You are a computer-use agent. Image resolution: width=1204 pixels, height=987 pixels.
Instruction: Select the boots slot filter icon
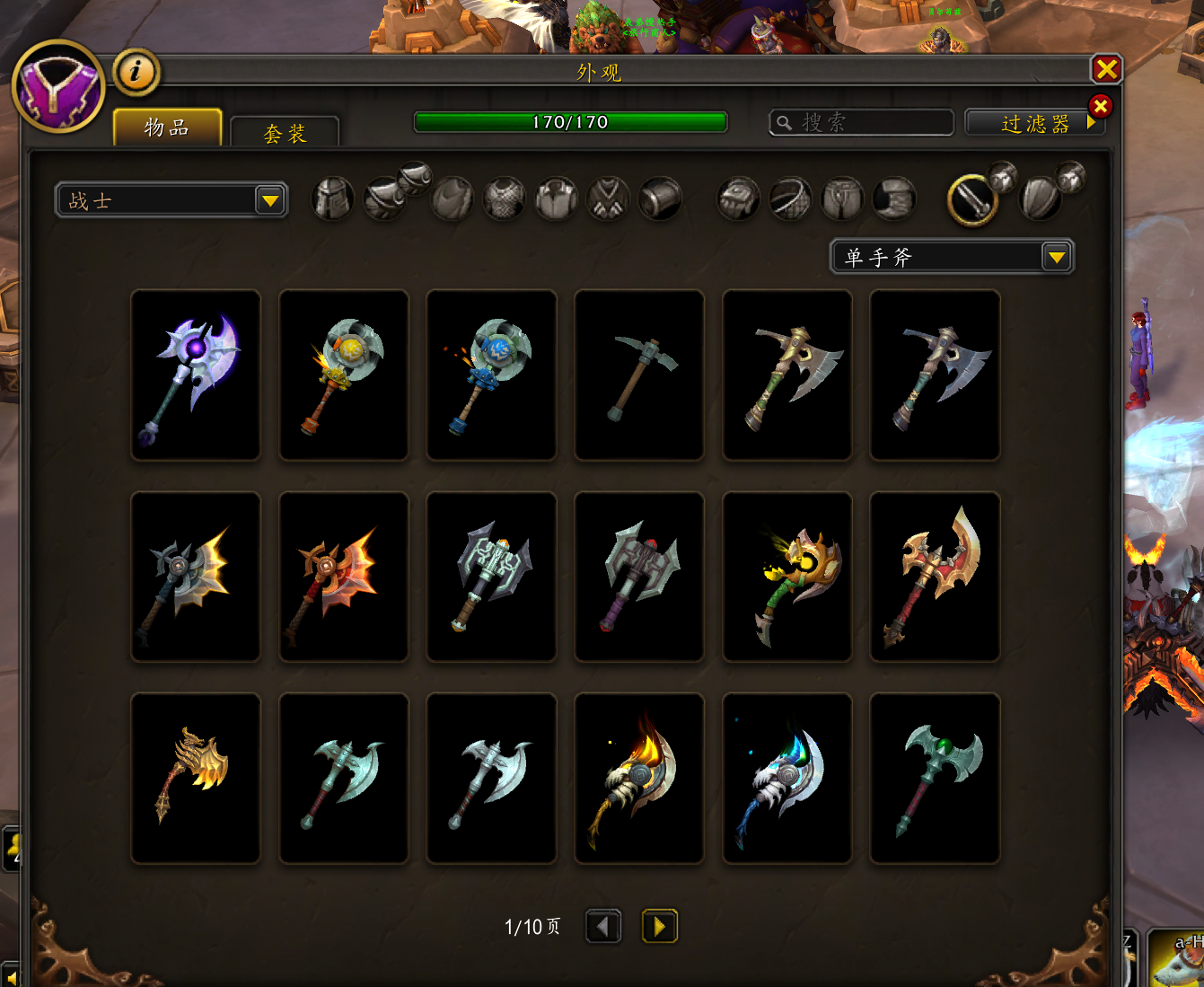point(894,198)
